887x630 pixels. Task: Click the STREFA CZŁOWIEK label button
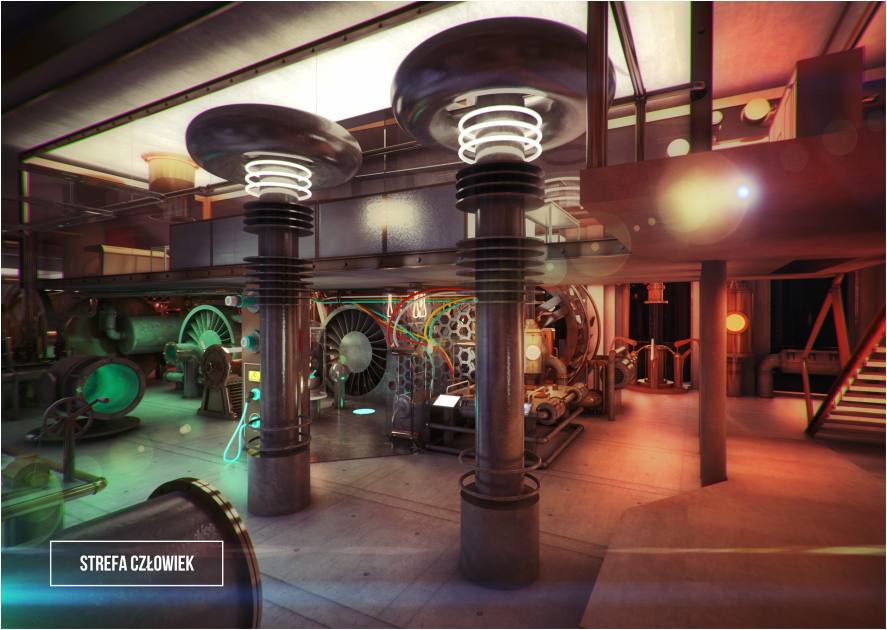(x=137, y=564)
